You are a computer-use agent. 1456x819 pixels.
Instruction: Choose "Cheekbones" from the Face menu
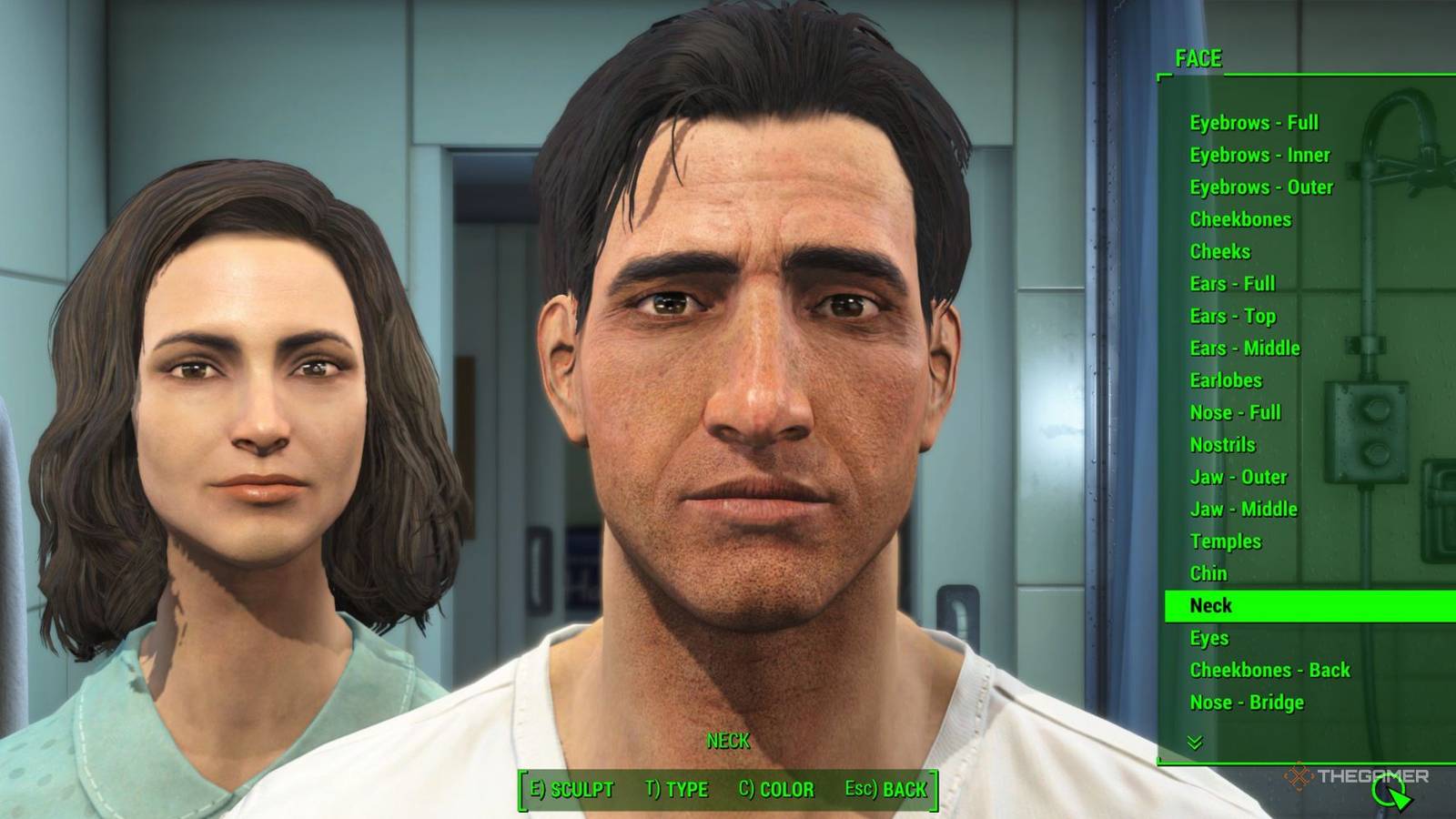point(1244,219)
